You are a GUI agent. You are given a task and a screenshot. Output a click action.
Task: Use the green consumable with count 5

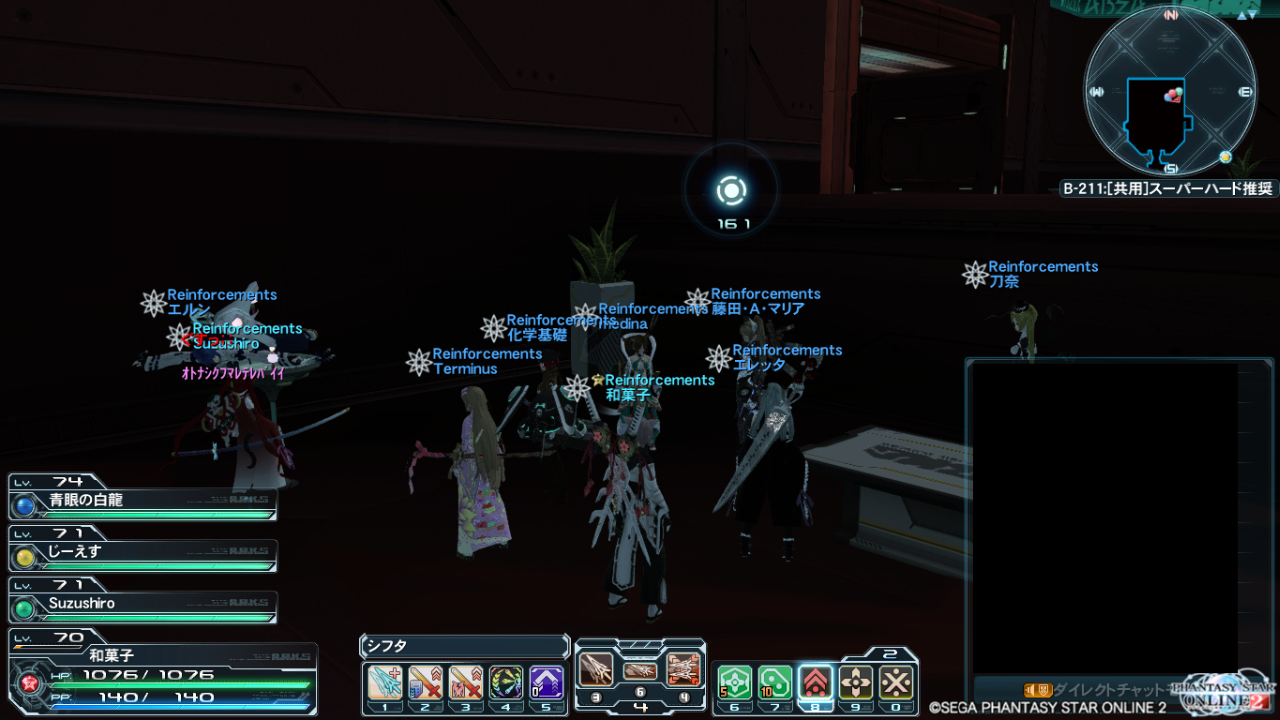coord(735,682)
